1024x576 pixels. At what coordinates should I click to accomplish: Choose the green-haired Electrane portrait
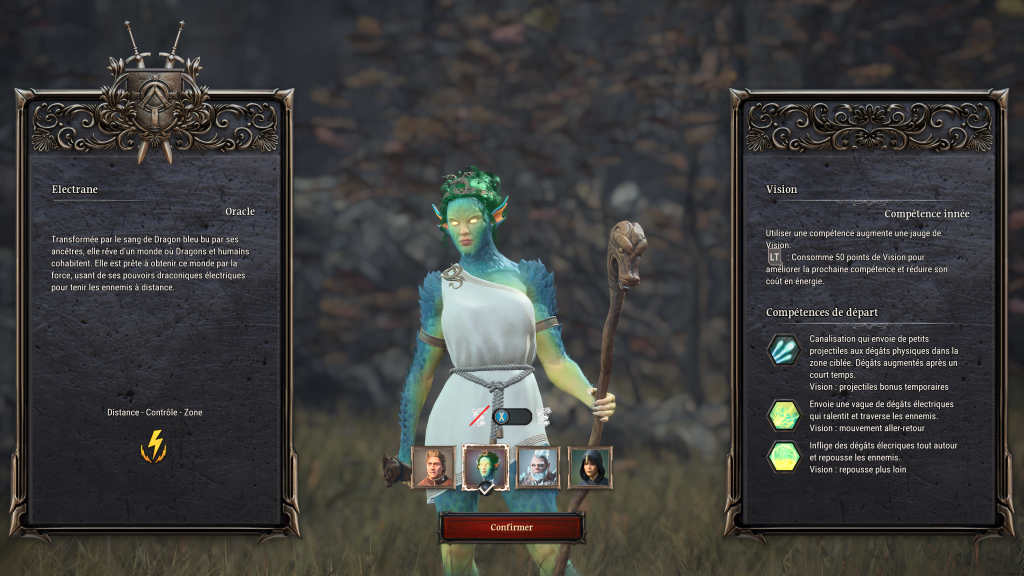click(x=486, y=467)
